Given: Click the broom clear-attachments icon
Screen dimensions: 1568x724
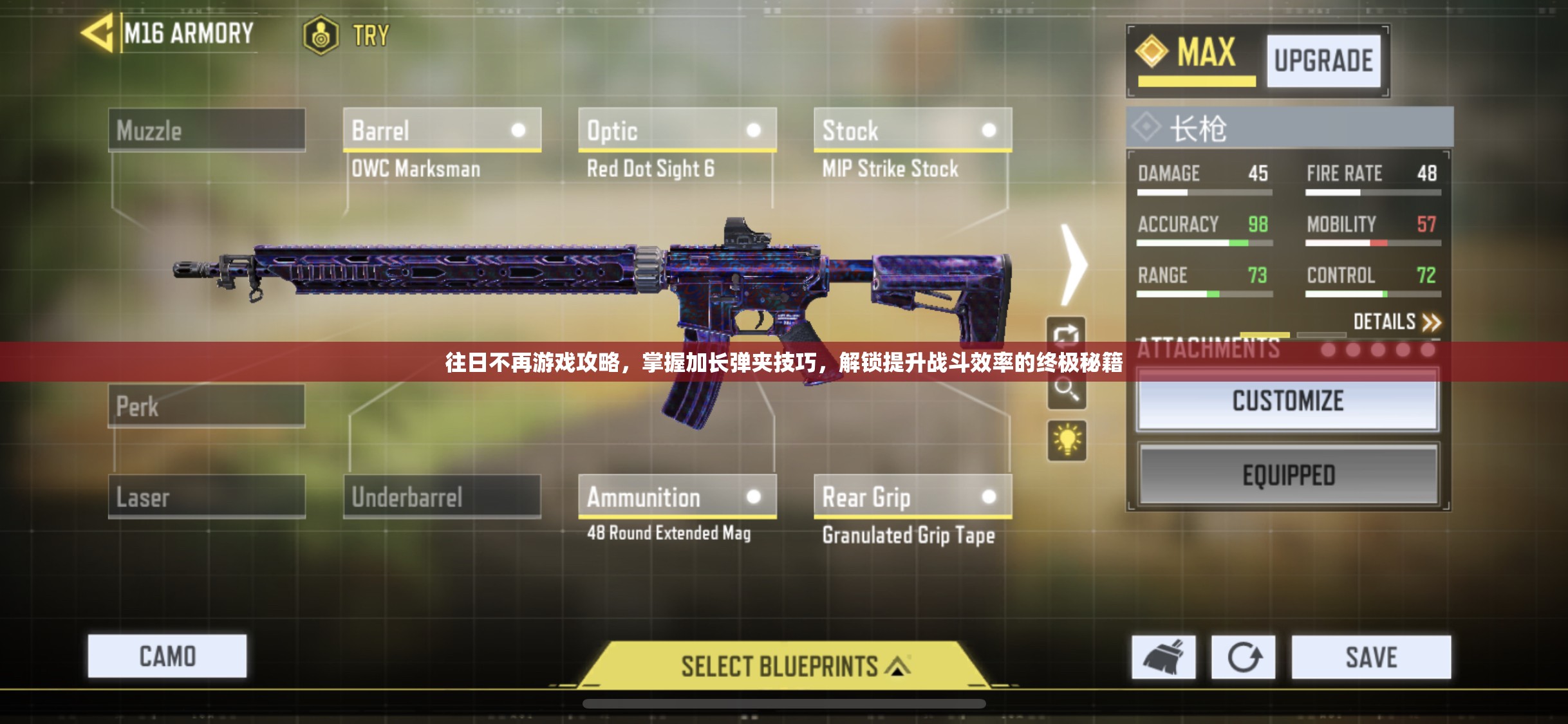Looking at the screenshot, I should pyautogui.click(x=1164, y=657).
